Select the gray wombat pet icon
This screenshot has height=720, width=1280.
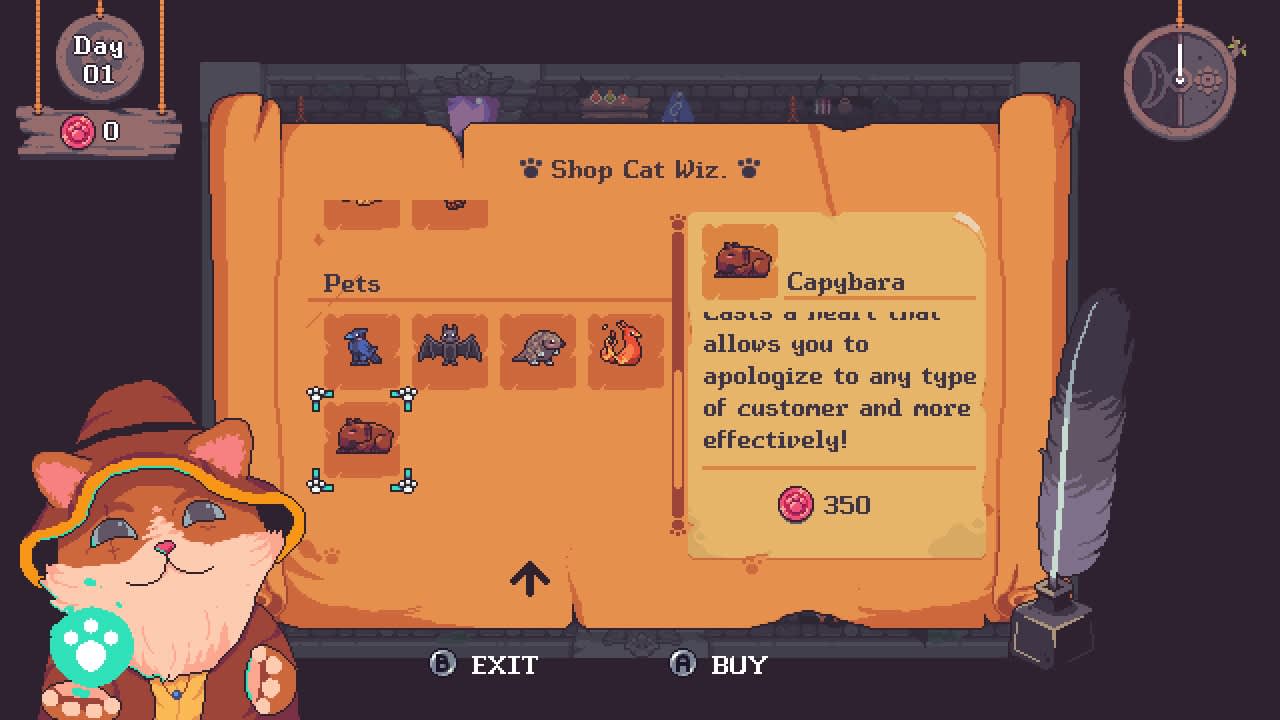[x=537, y=349]
